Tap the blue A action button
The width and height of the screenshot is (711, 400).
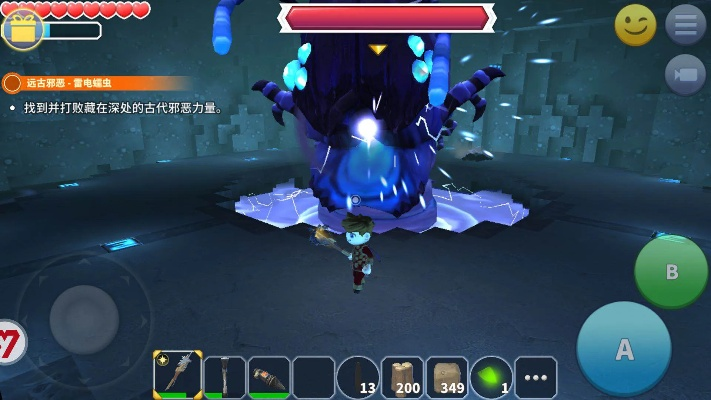coord(624,349)
